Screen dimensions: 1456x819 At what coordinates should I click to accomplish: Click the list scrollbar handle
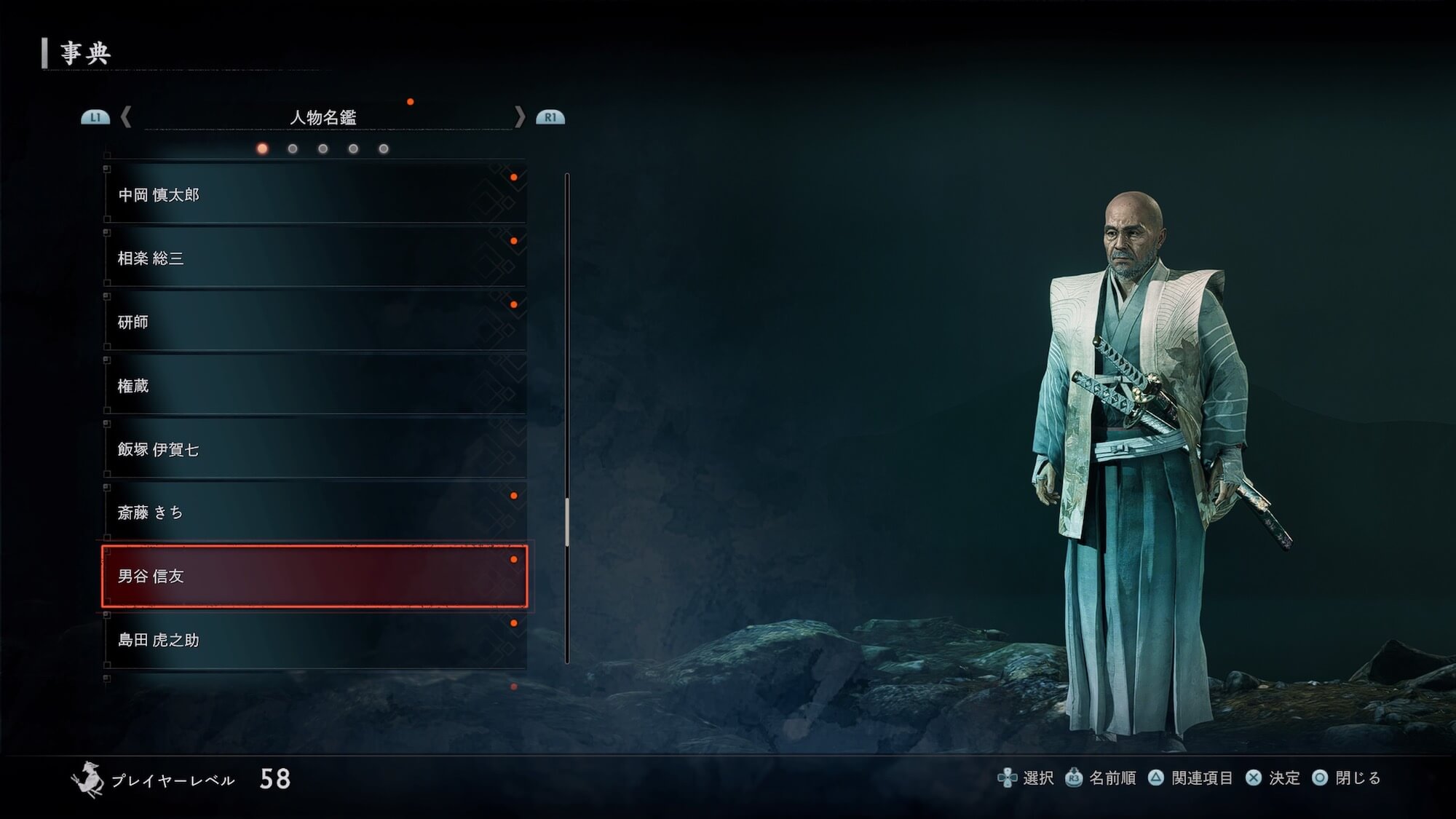567,521
